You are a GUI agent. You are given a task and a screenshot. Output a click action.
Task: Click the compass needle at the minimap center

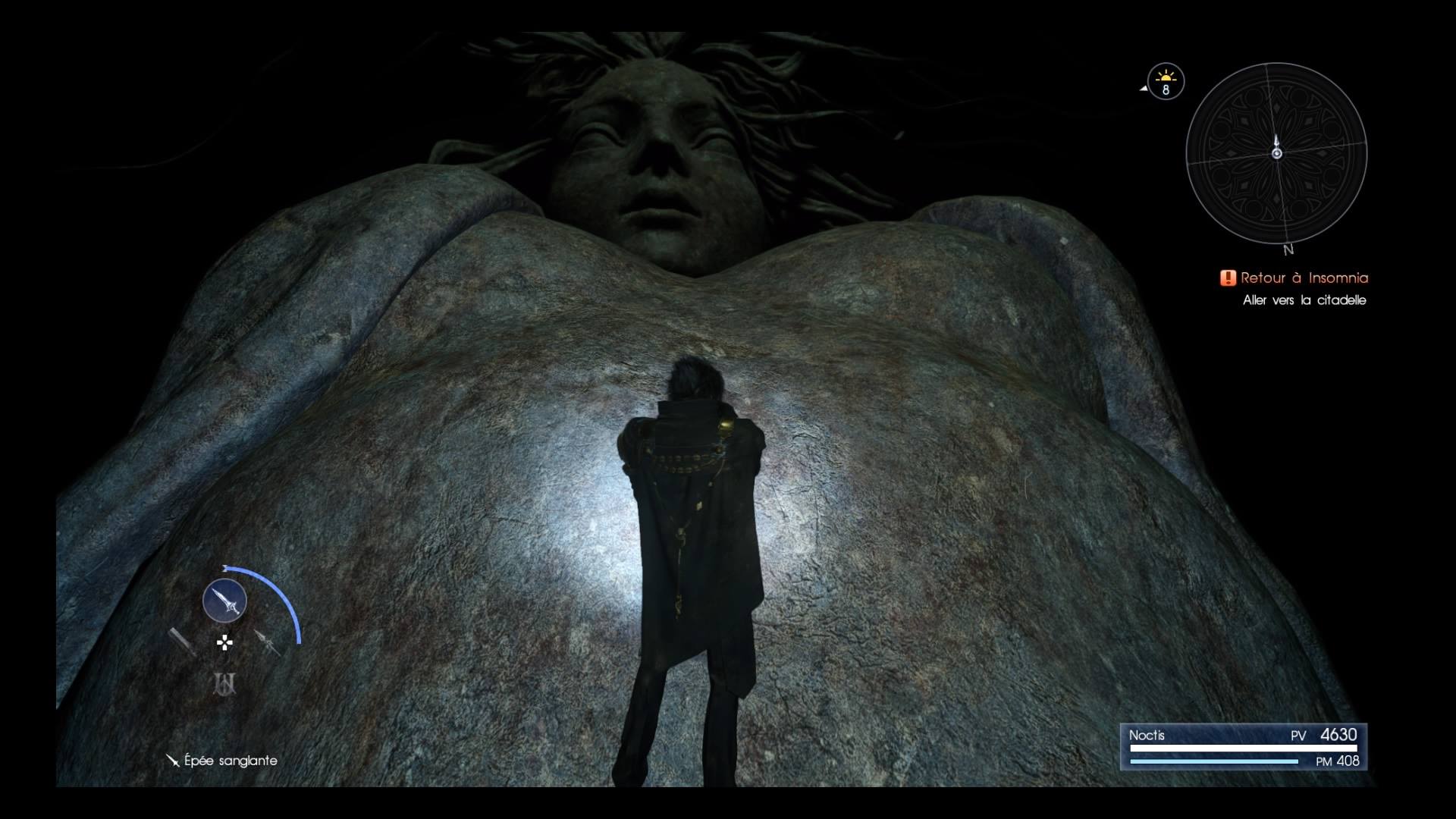pyautogui.click(x=1278, y=152)
